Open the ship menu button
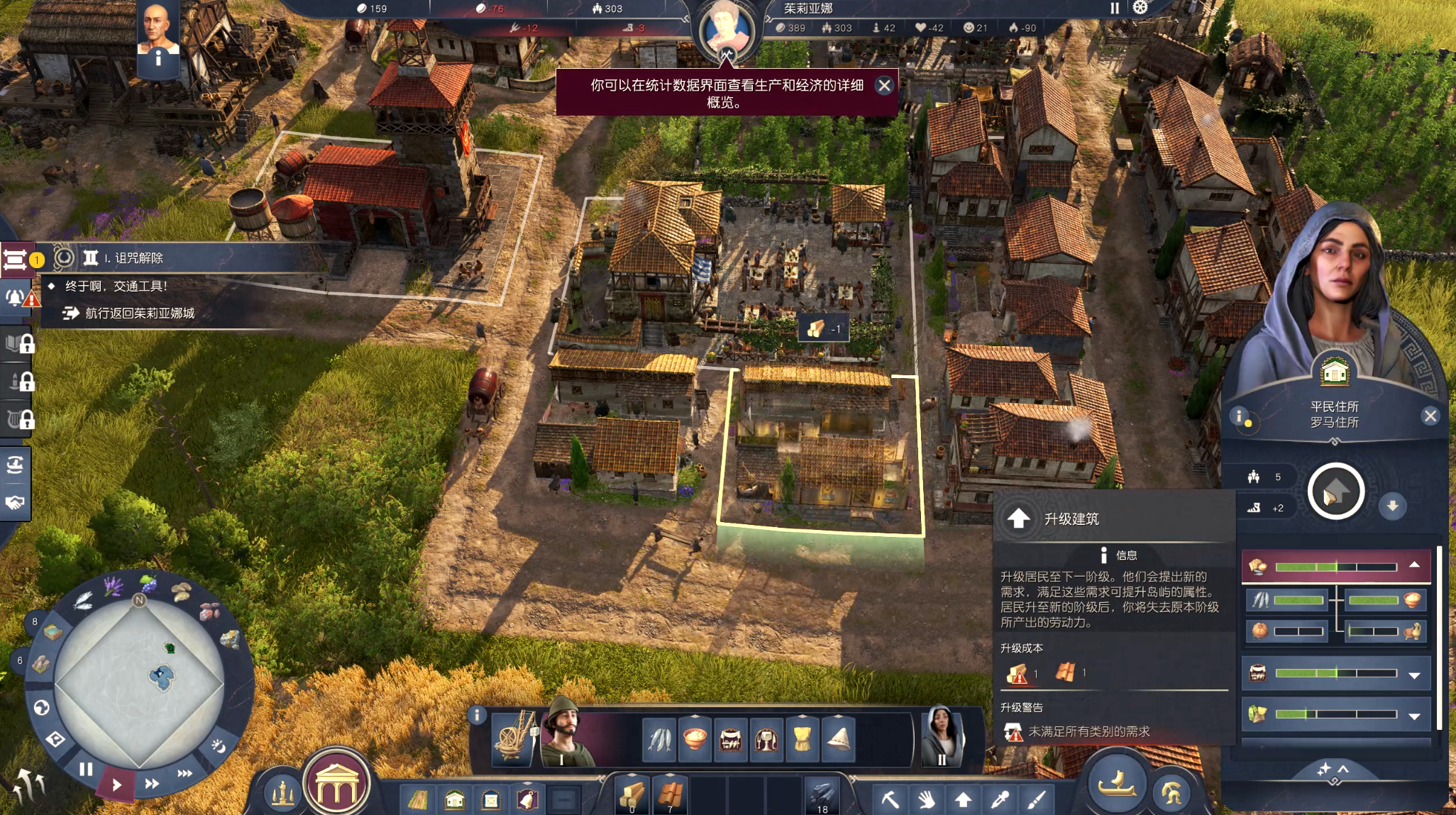This screenshot has width=1456, height=815. coord(1117,783)
